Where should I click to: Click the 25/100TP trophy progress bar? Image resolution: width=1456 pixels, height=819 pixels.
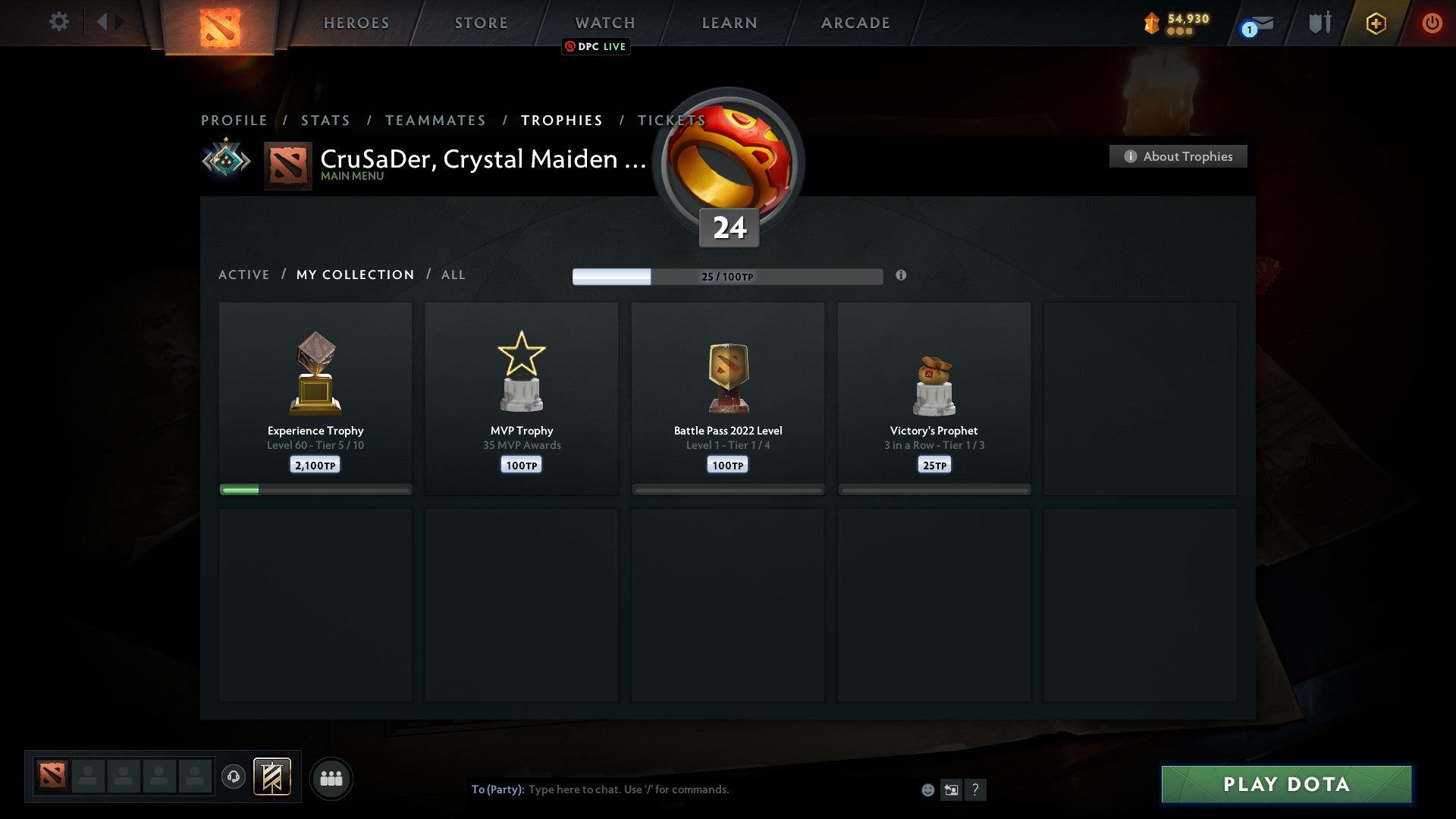click(727, 277)
